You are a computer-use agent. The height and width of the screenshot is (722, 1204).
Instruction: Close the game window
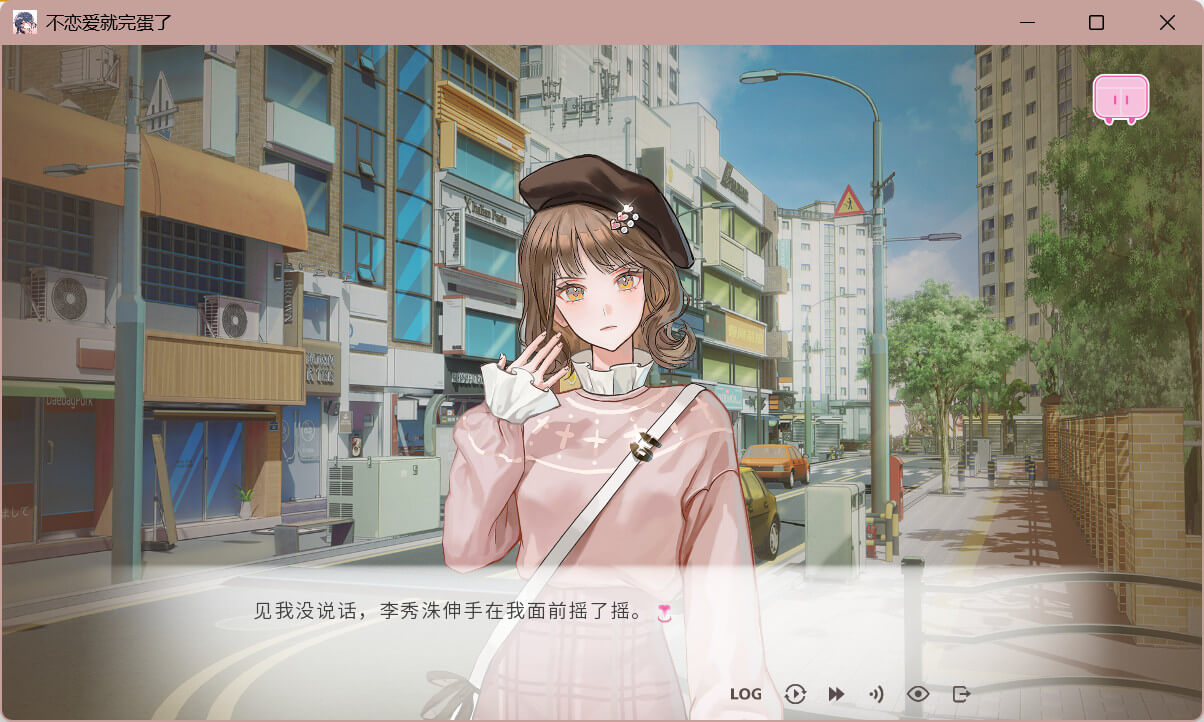[x=1167, y=22]
